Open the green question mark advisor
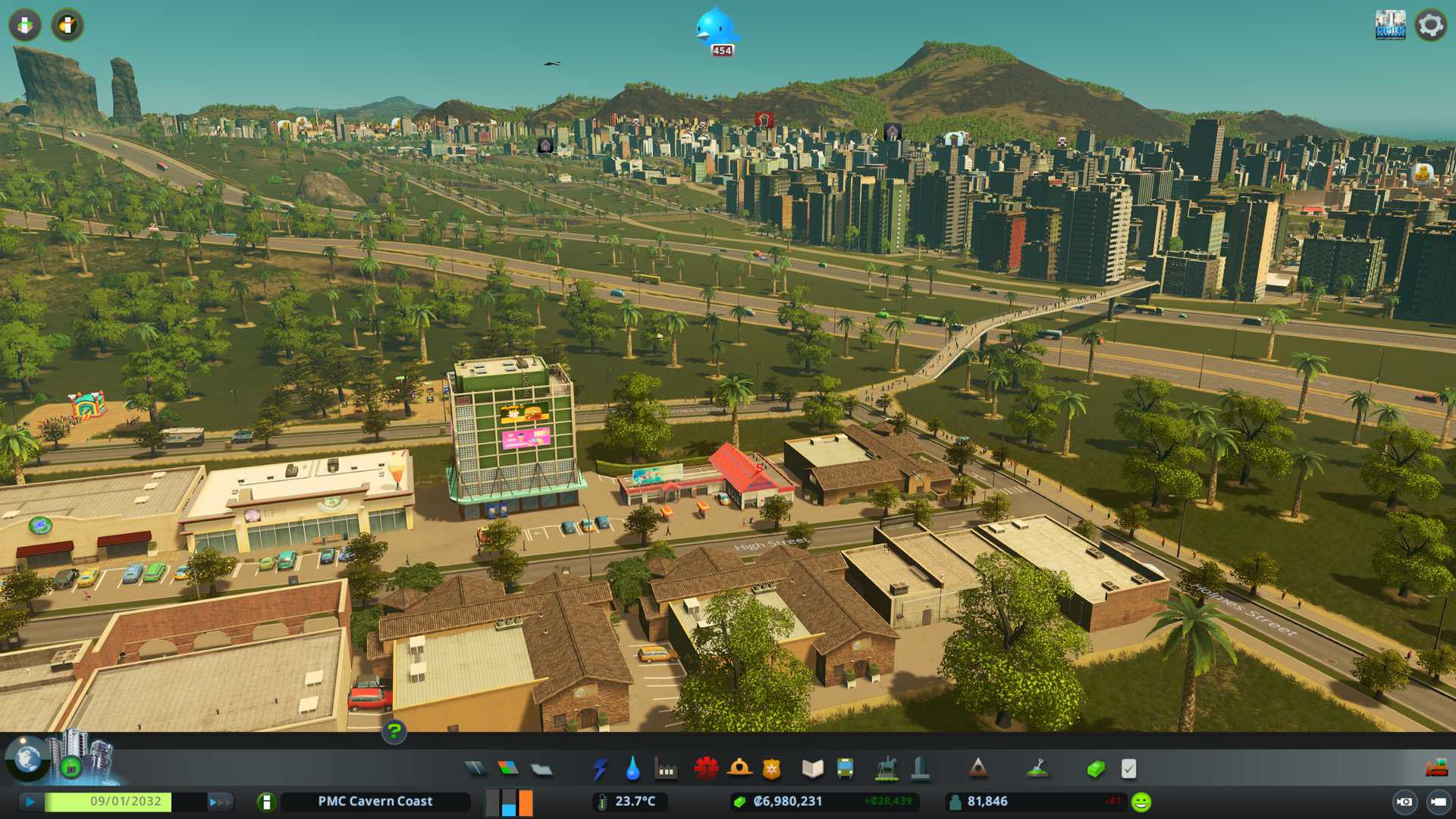Image resolution: width=1456 pixels, height=819 pixels. pos(394,732)
